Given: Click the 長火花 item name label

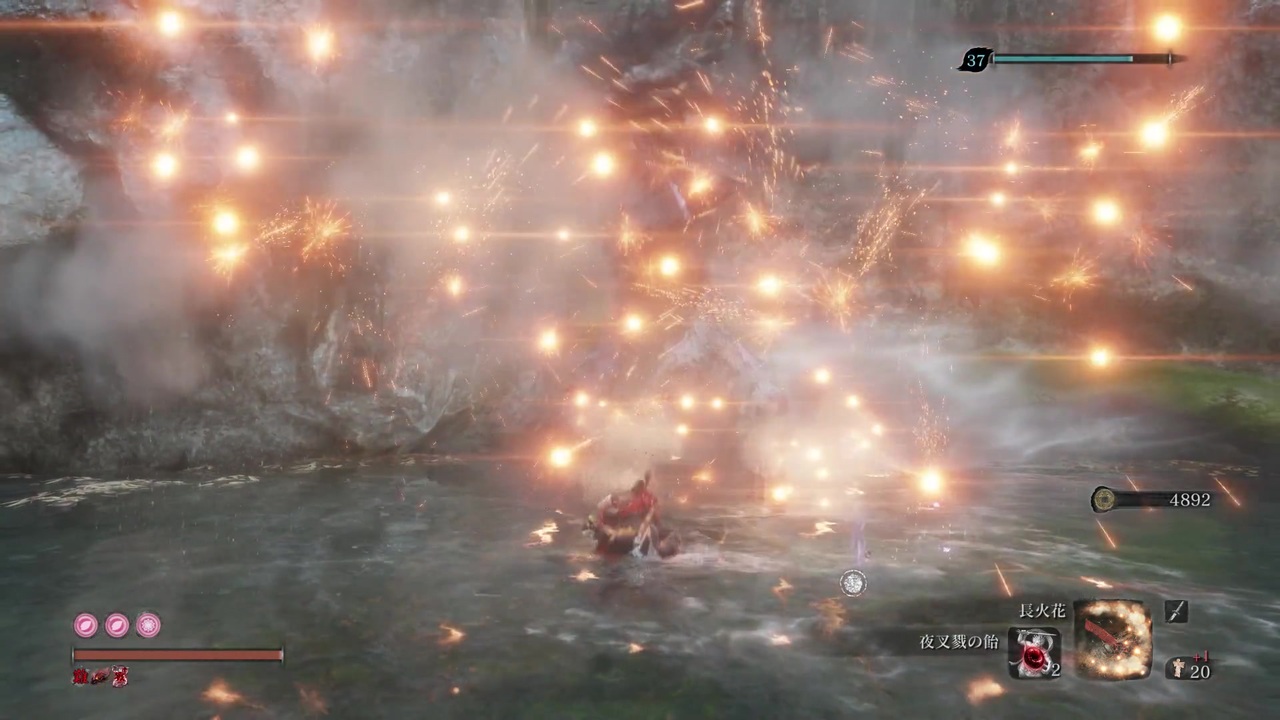Looking at the screenshot, I should point(1041,611).
